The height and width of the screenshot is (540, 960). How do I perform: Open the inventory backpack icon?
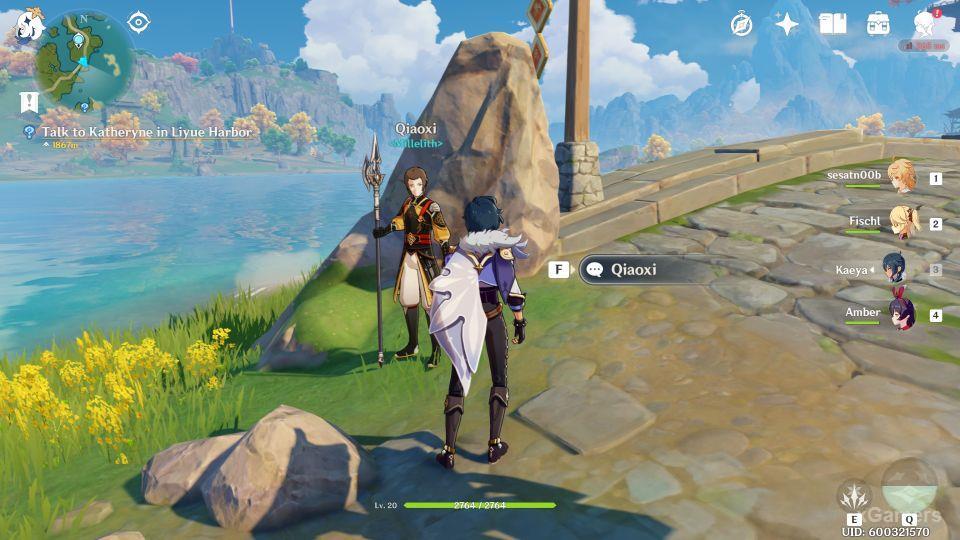878,24
